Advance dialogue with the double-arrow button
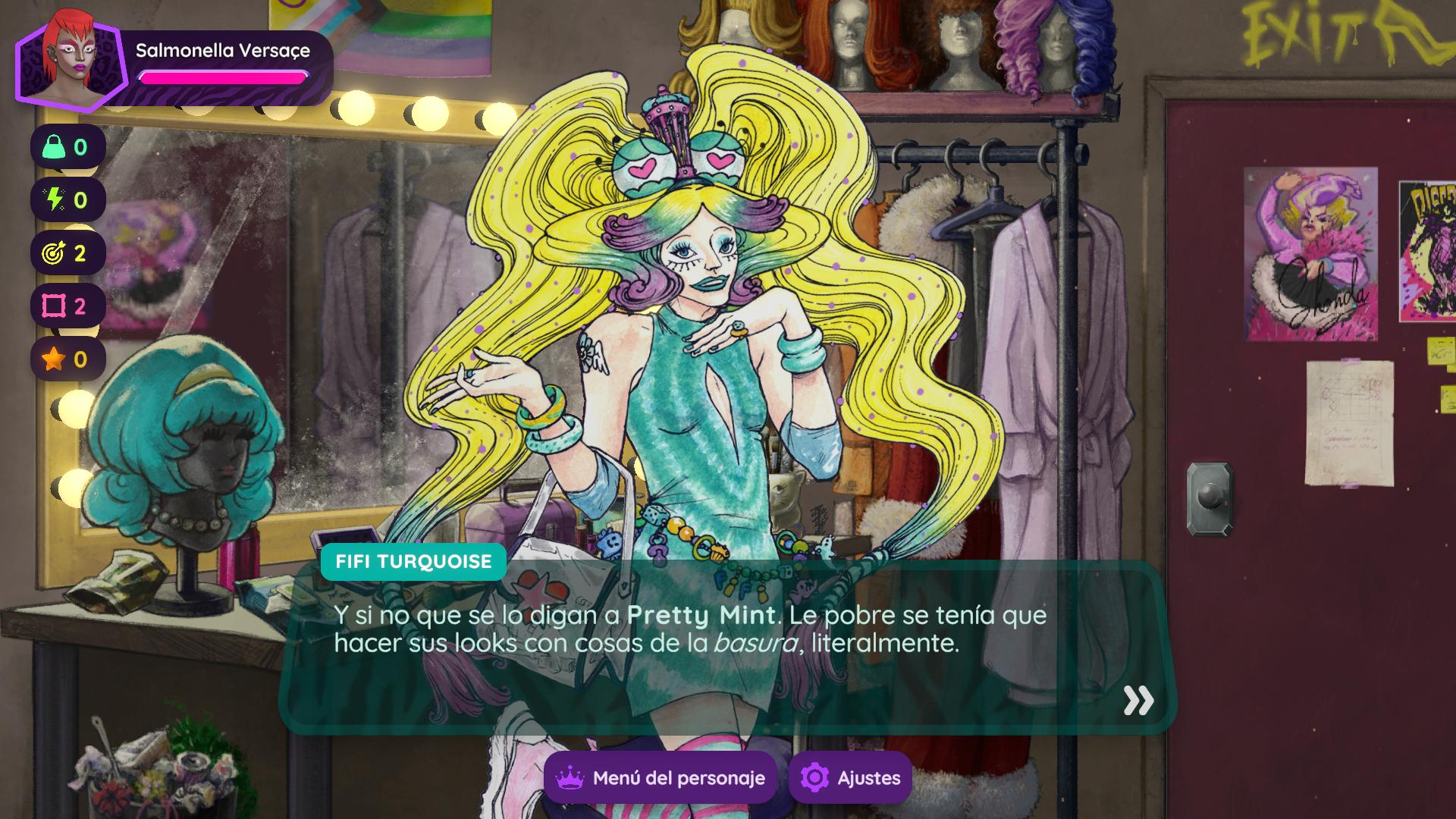 pyautogui.click(x=1137, y=701)
